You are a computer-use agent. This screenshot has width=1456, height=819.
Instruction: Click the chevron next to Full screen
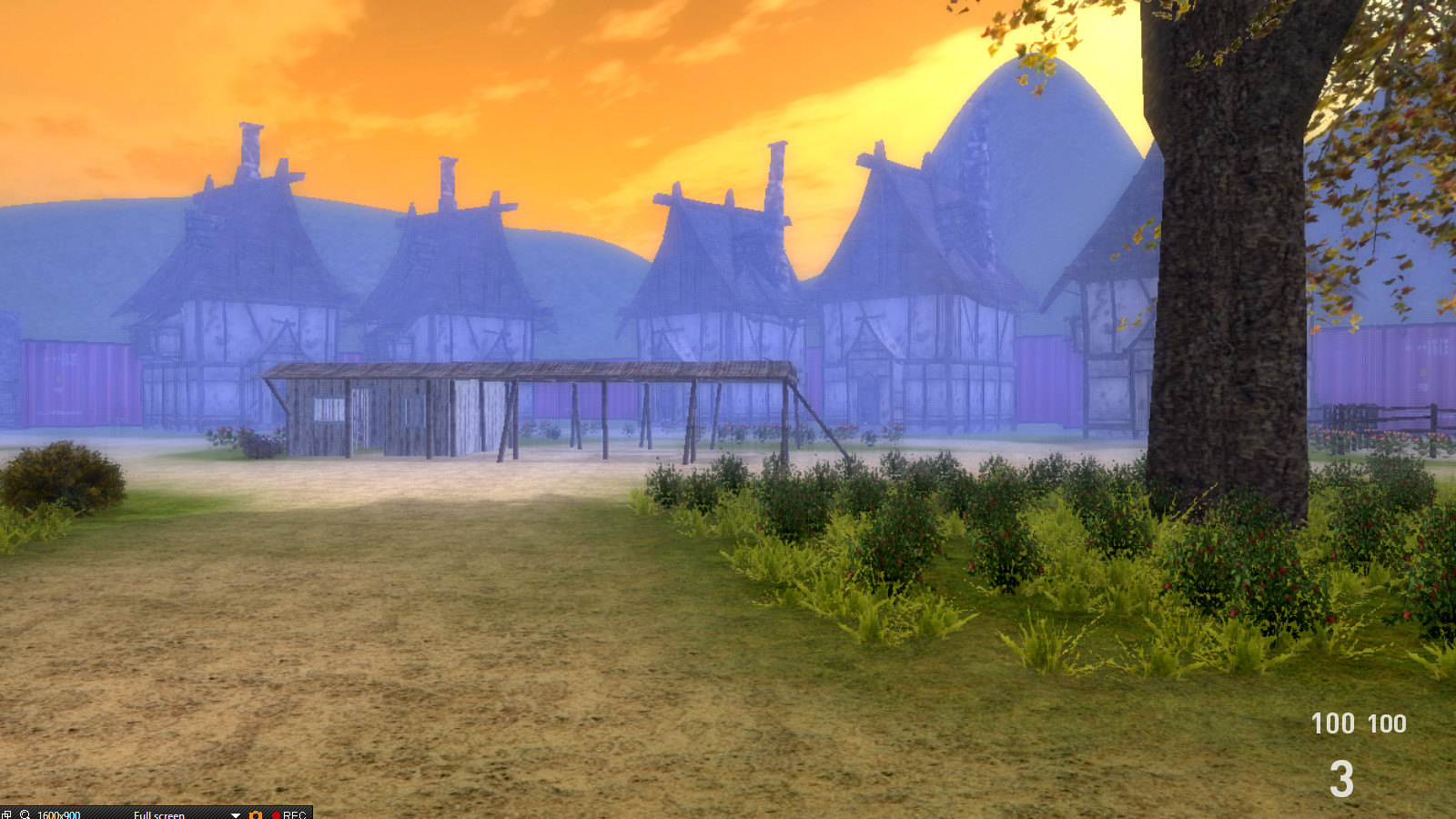[x=235, y=814]
